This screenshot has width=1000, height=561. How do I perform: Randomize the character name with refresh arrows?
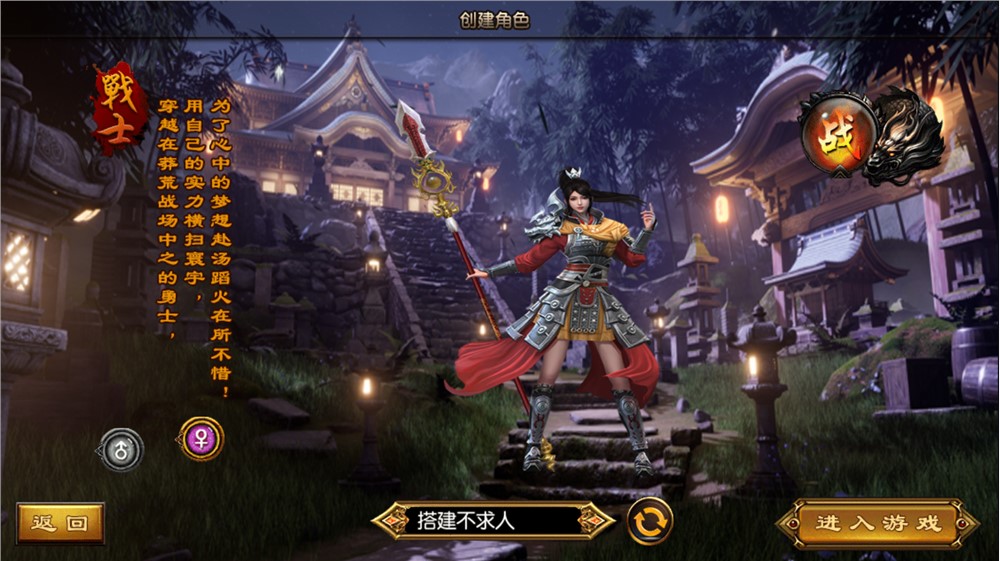[x=650, y=521]
